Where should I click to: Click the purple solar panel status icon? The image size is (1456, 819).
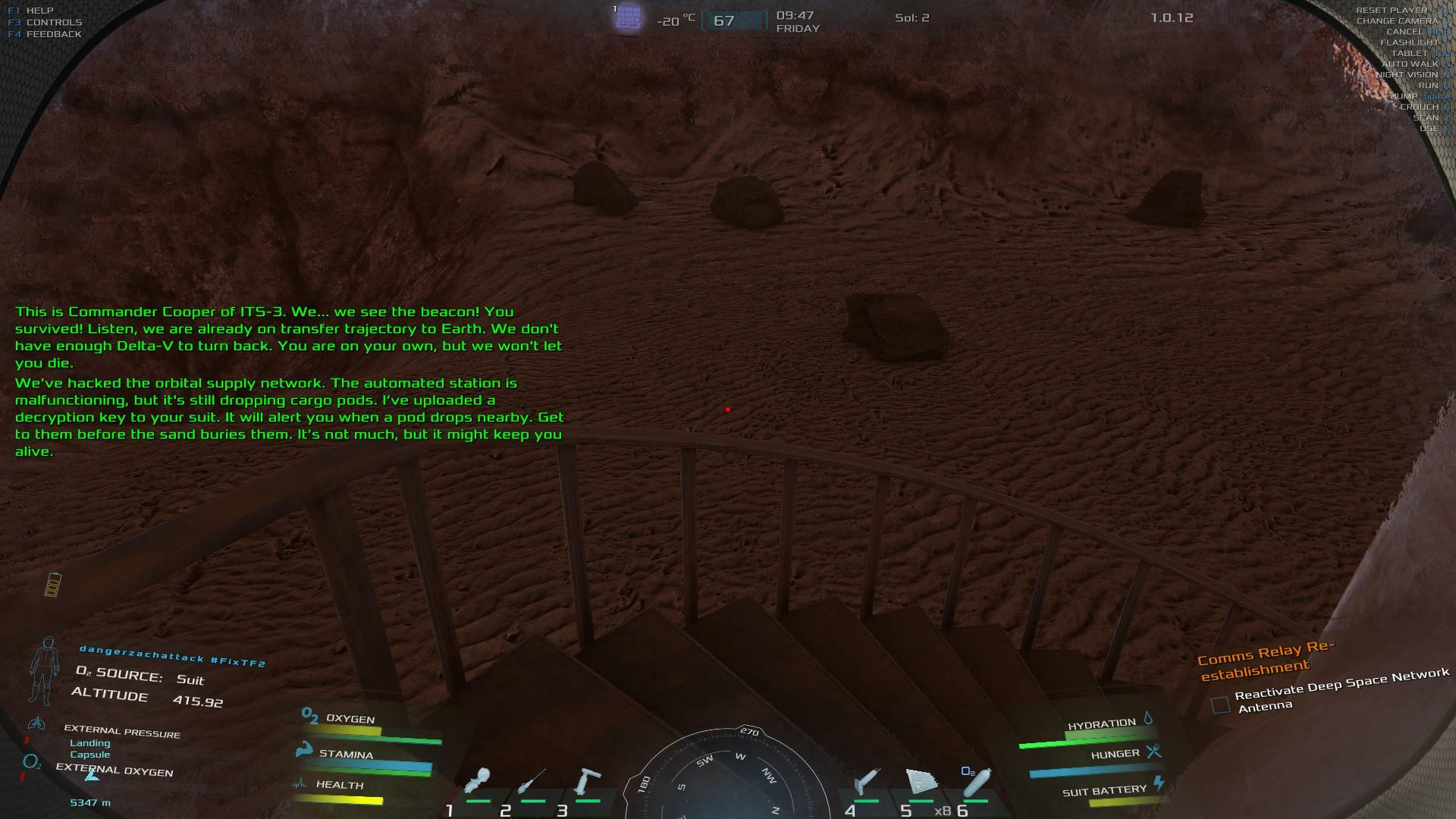(628, 17)
